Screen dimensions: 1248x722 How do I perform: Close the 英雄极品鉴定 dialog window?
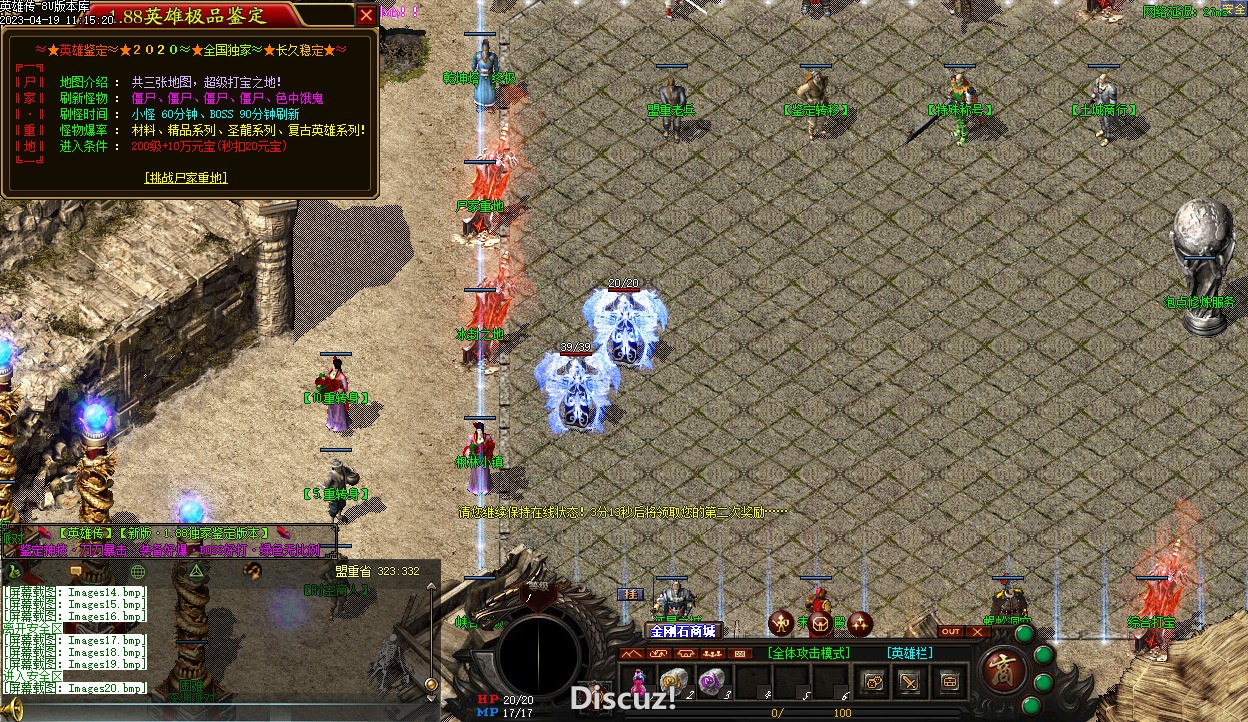pyautogui.click(x=367, y=15)
